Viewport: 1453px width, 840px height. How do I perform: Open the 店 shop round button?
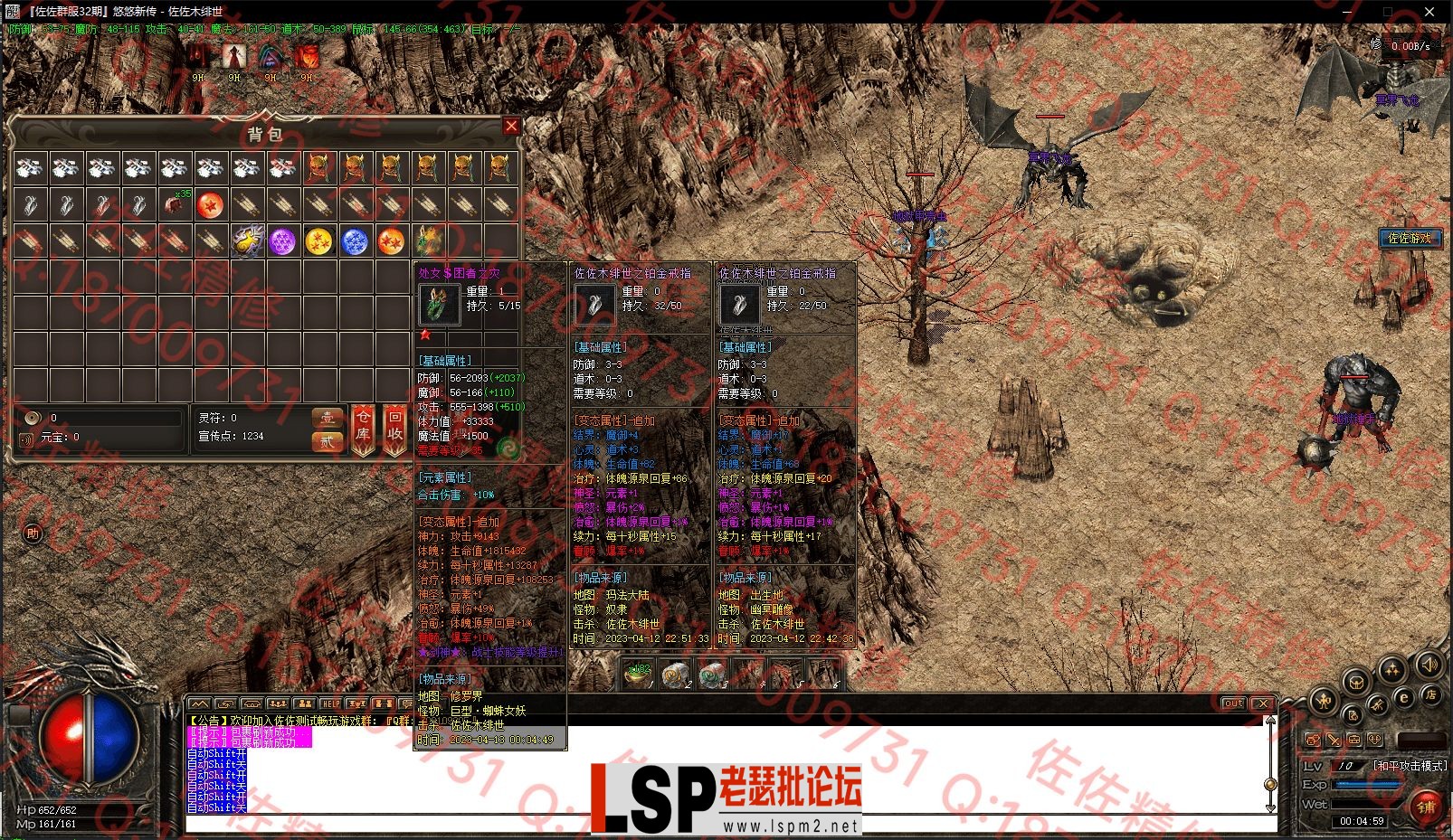coord(1429,695)
